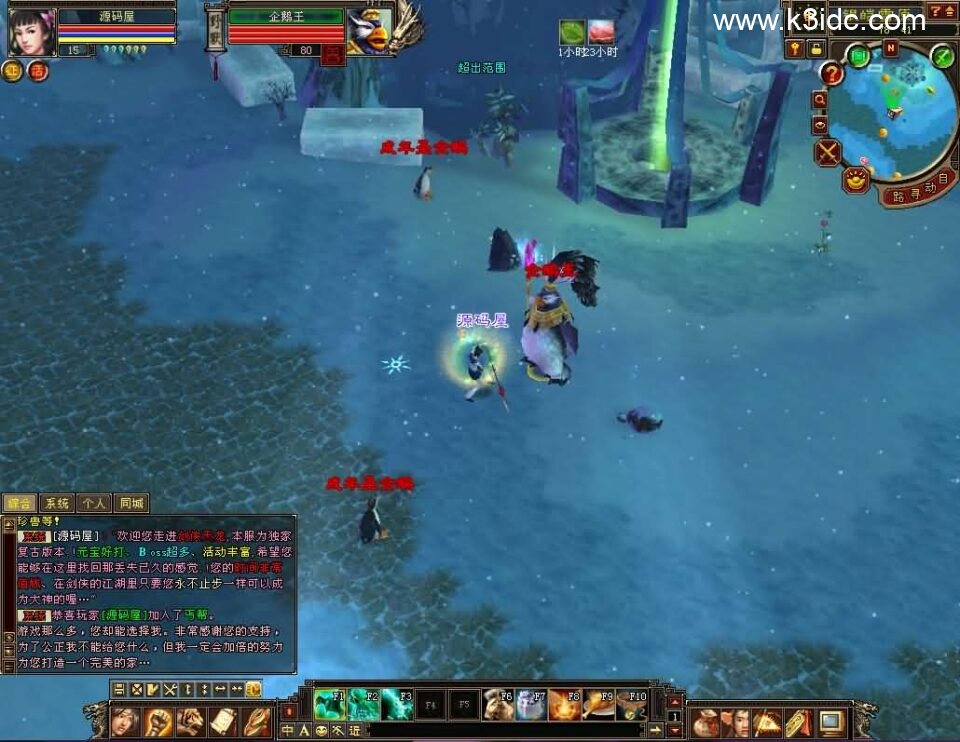Click the green leaf buff icon
Screen dimensions: 960x742
572,33
